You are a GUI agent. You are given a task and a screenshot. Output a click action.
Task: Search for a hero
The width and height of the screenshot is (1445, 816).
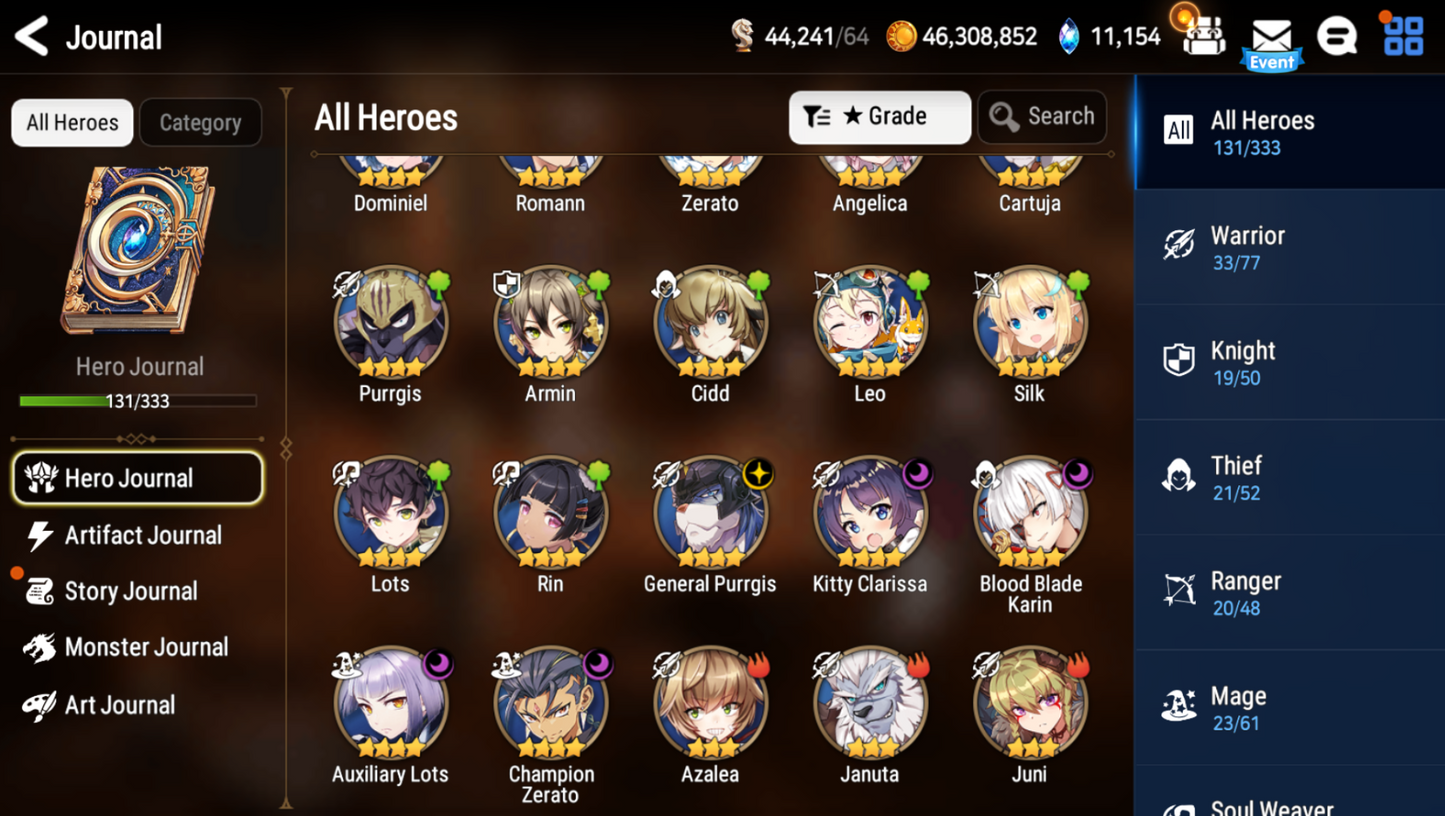pyautogui.click(x=1042, y=117)
